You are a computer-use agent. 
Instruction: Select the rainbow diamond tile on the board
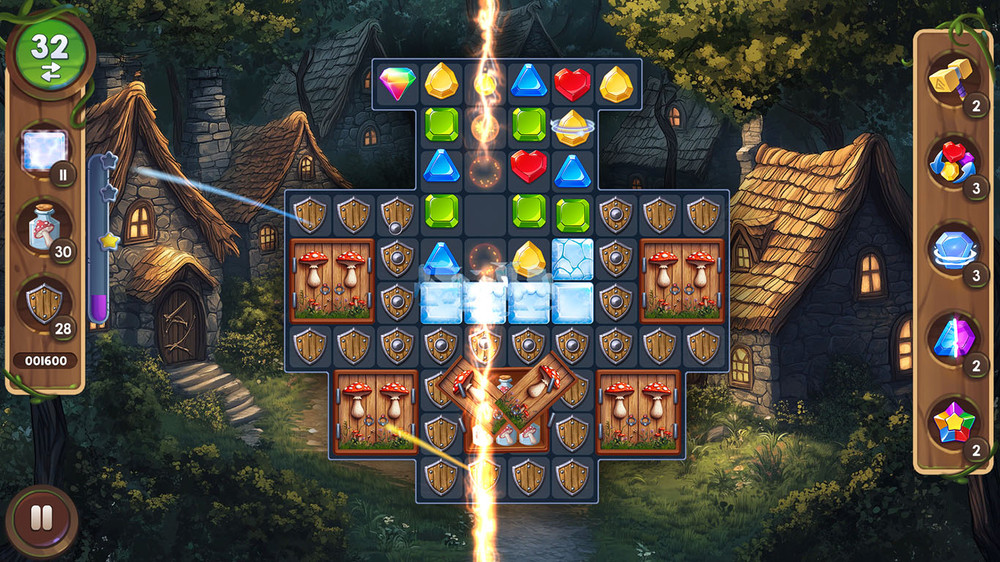(397, 82)
